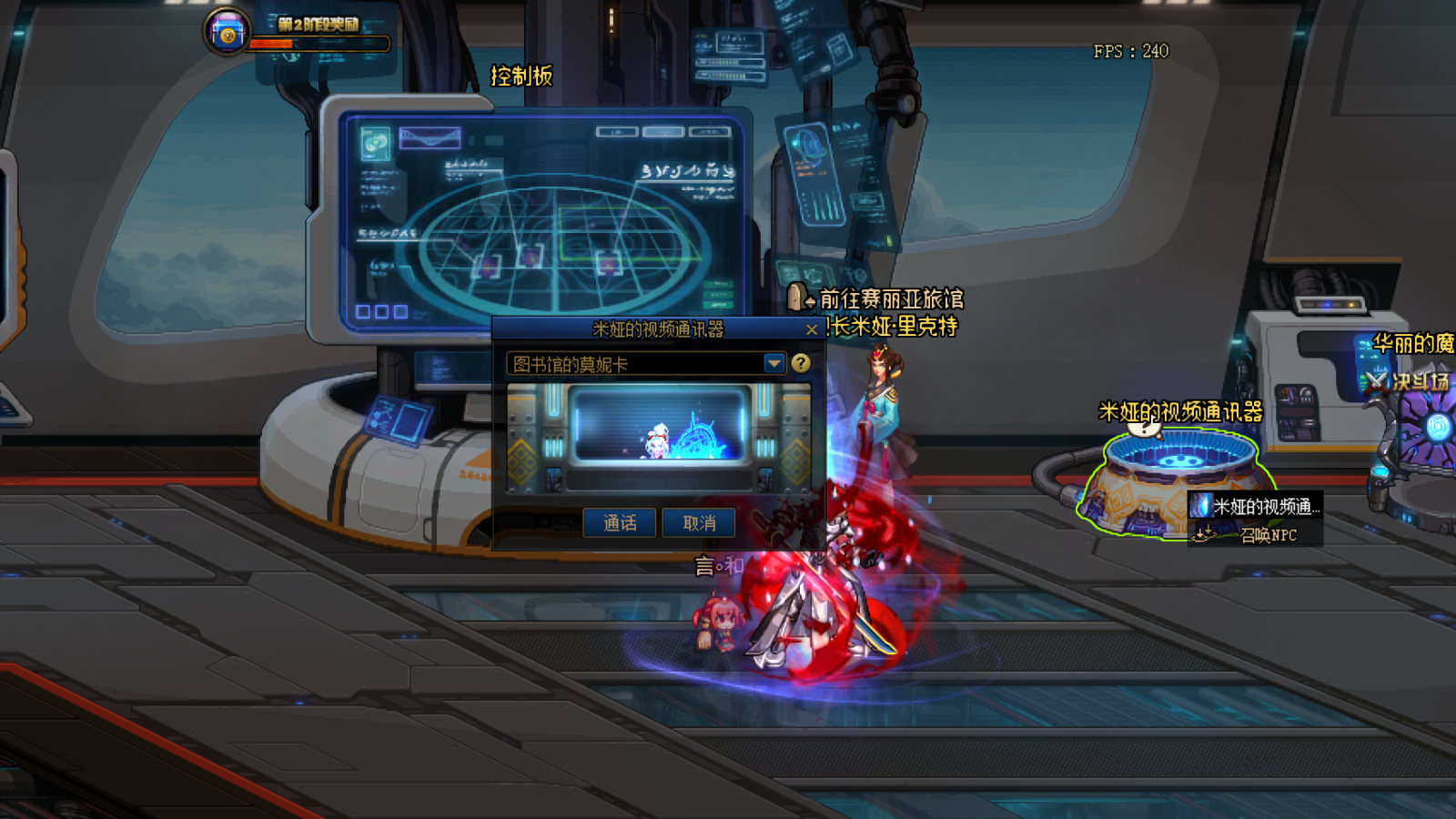1456x819 pixels.
Task: Open the 图书馆的莫妮卡 dropdown list
Action: (x=773, y=364)
